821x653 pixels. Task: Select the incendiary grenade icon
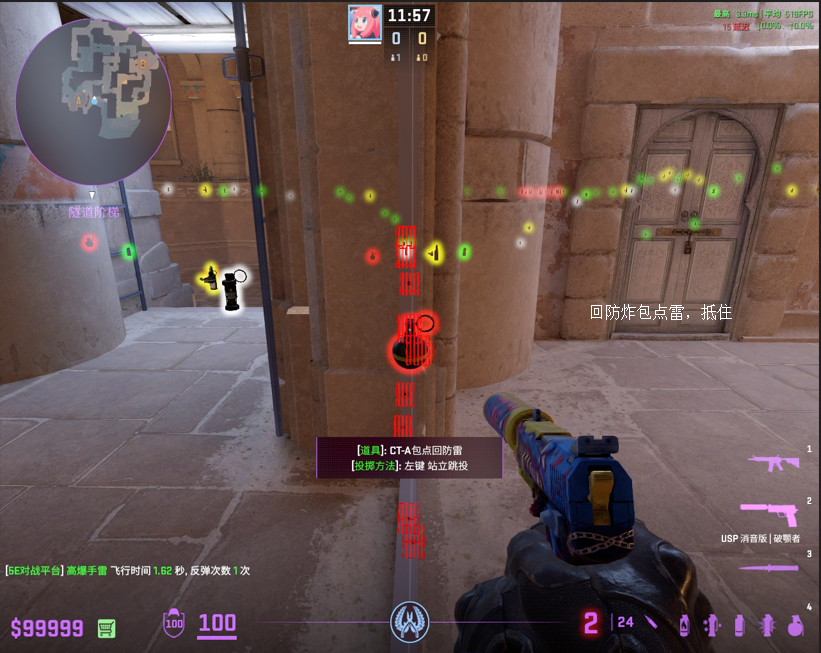(x=685, y=625)
